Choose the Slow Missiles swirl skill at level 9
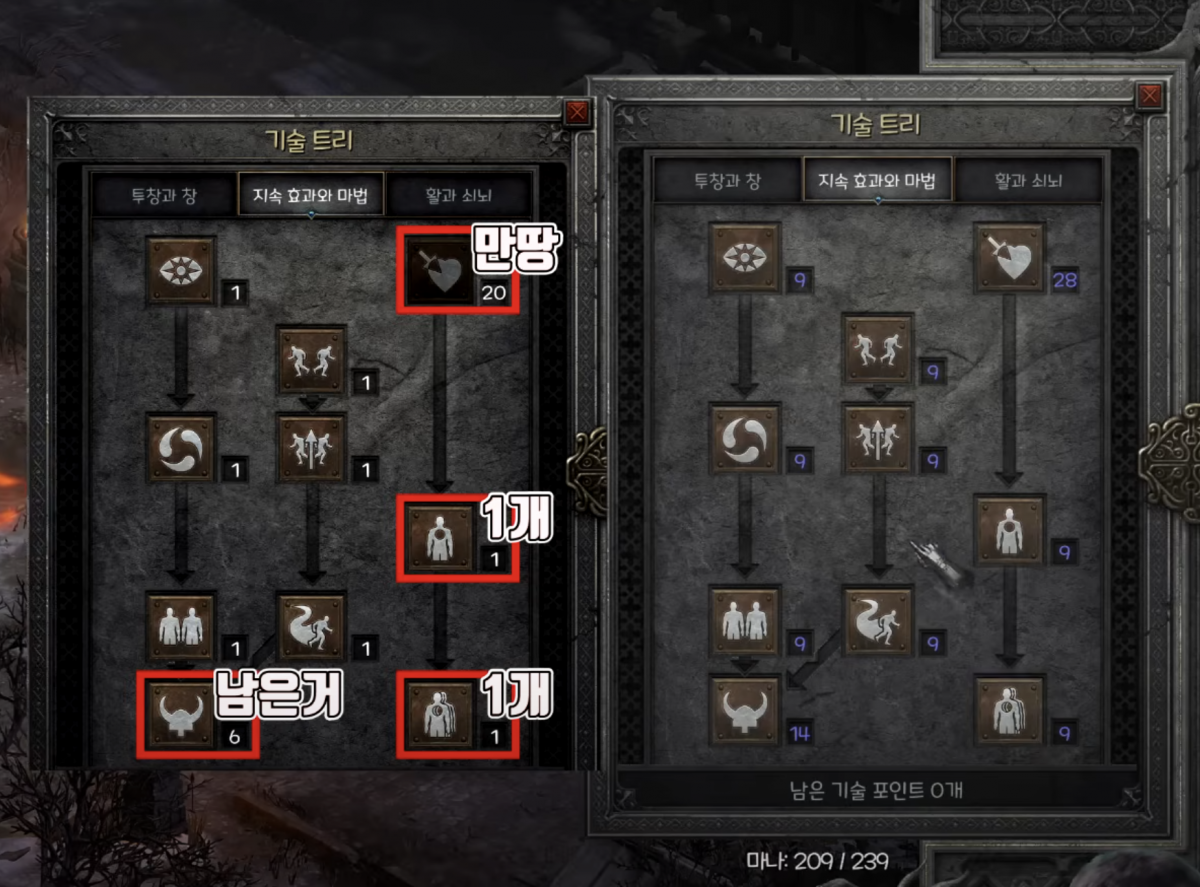This screenshot has width=1200, height=887. click(x=745, y=439)
